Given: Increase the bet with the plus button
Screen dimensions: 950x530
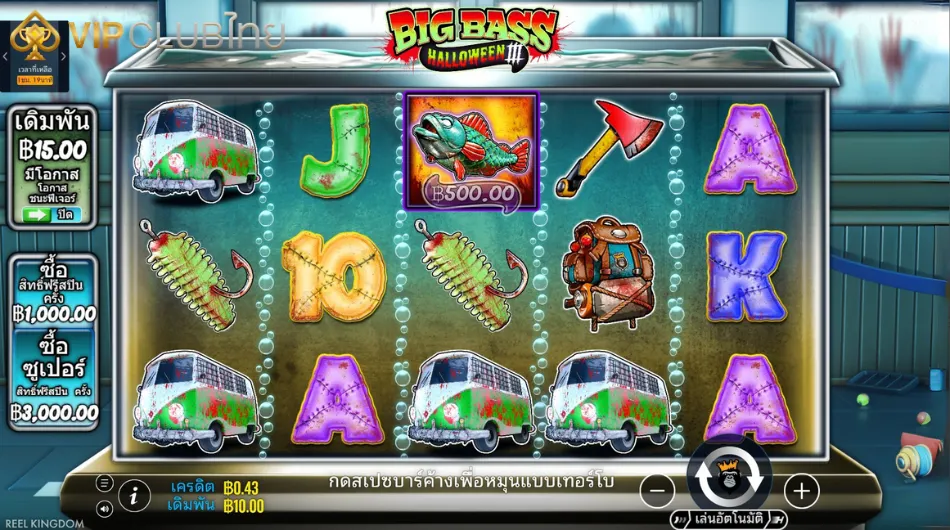Looking at the screenshot, I should tap(801, 490).
